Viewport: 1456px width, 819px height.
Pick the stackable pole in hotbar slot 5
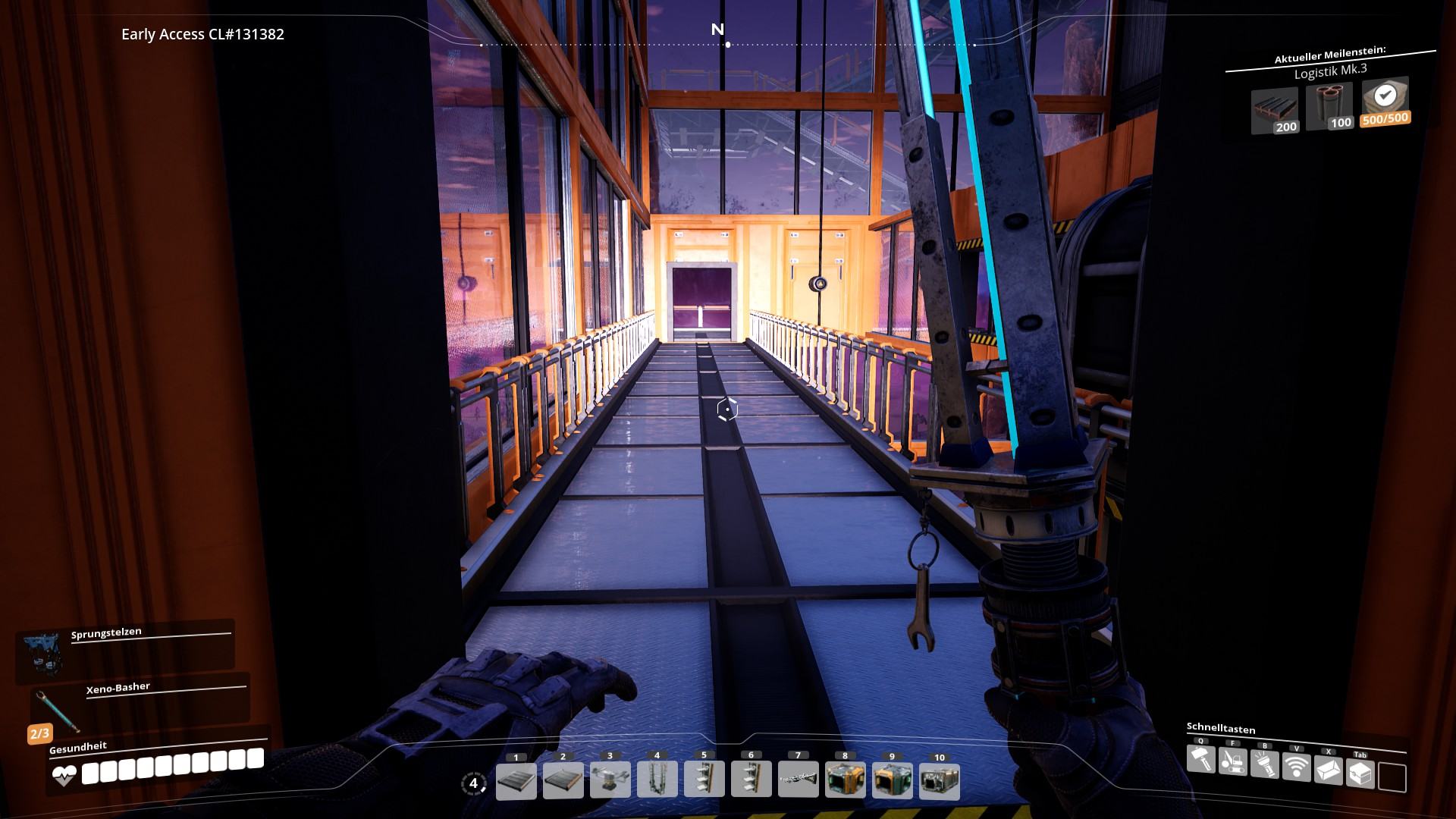click(704, 781)
